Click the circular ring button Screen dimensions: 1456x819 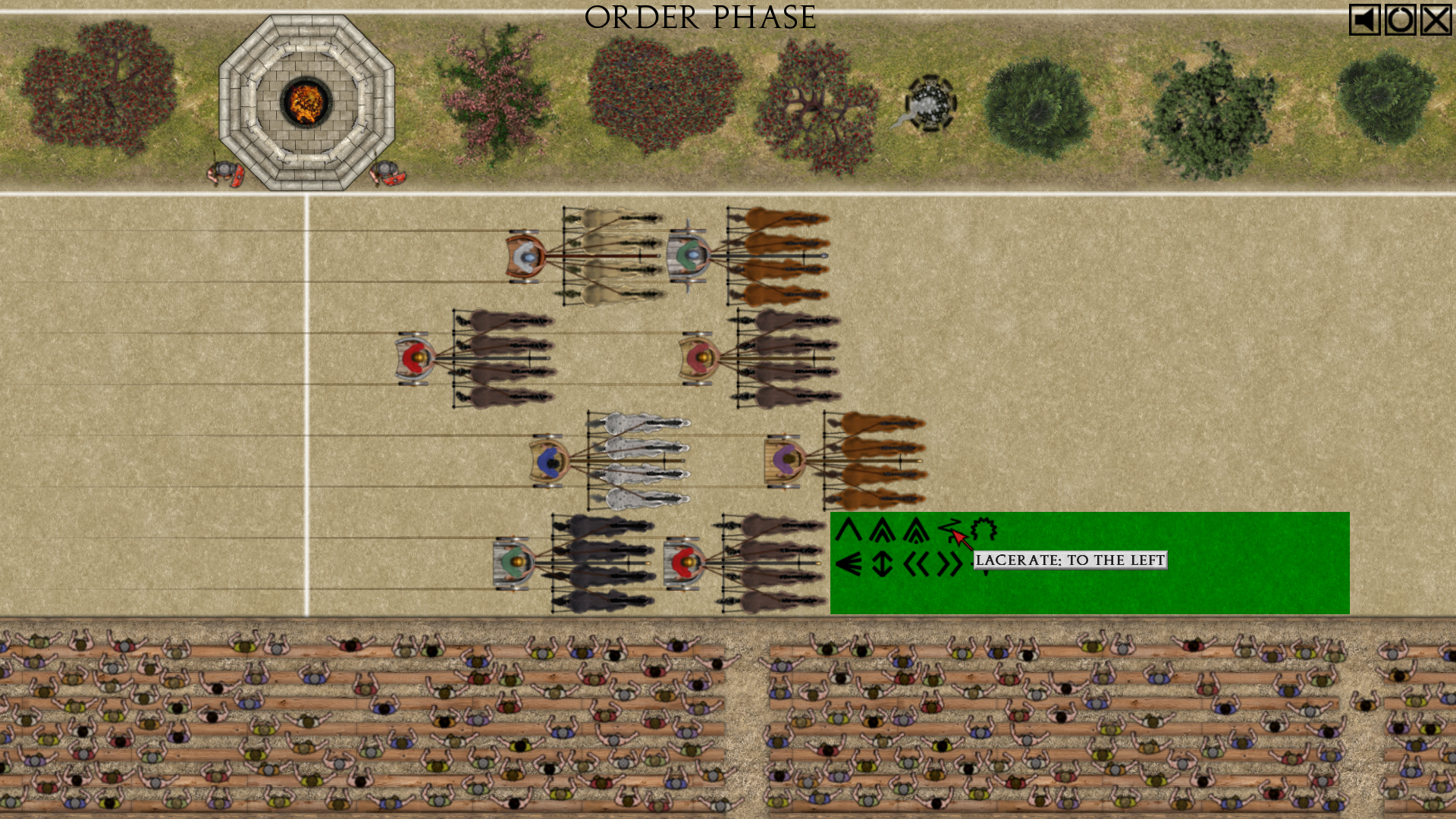coord(1400,20)
